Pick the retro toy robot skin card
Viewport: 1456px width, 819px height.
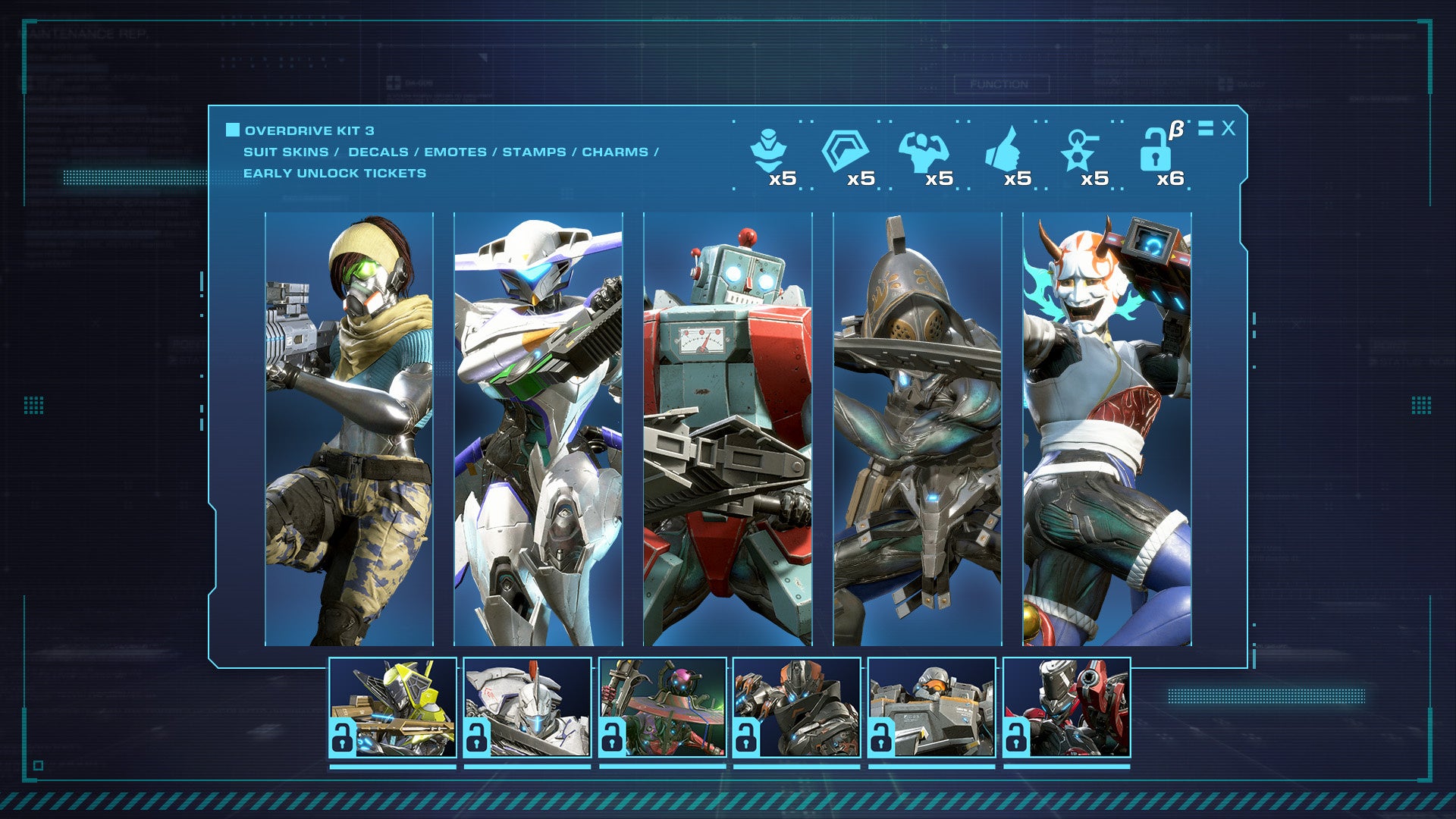pyautogui.click(x=727, y=429)
